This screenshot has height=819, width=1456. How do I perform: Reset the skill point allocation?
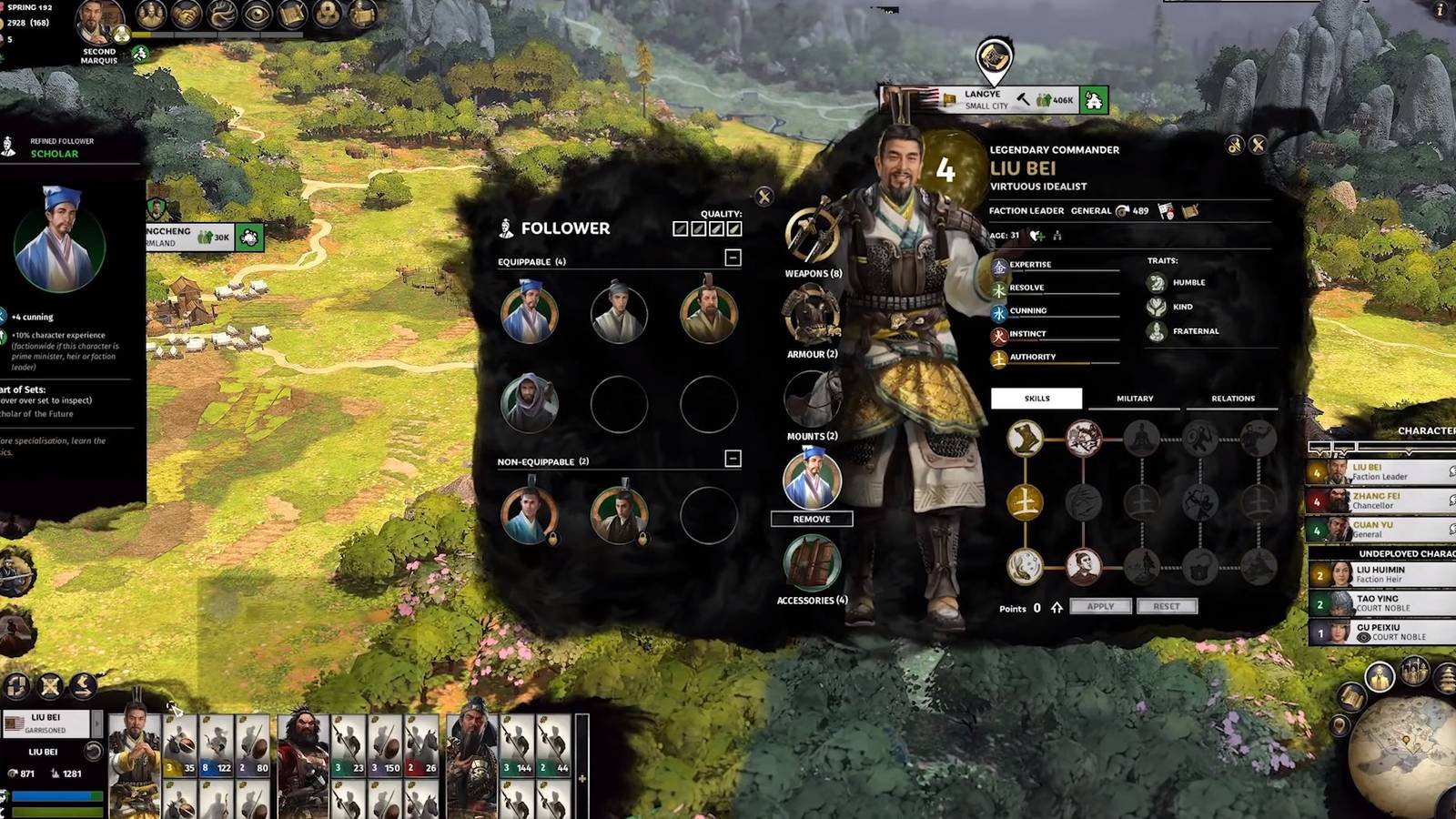pyautogui.click(x=1167, y=606)
